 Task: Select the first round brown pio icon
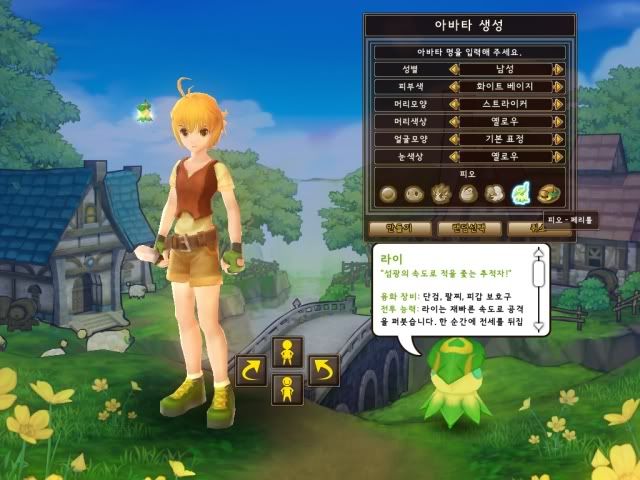(x=389, y=195)
